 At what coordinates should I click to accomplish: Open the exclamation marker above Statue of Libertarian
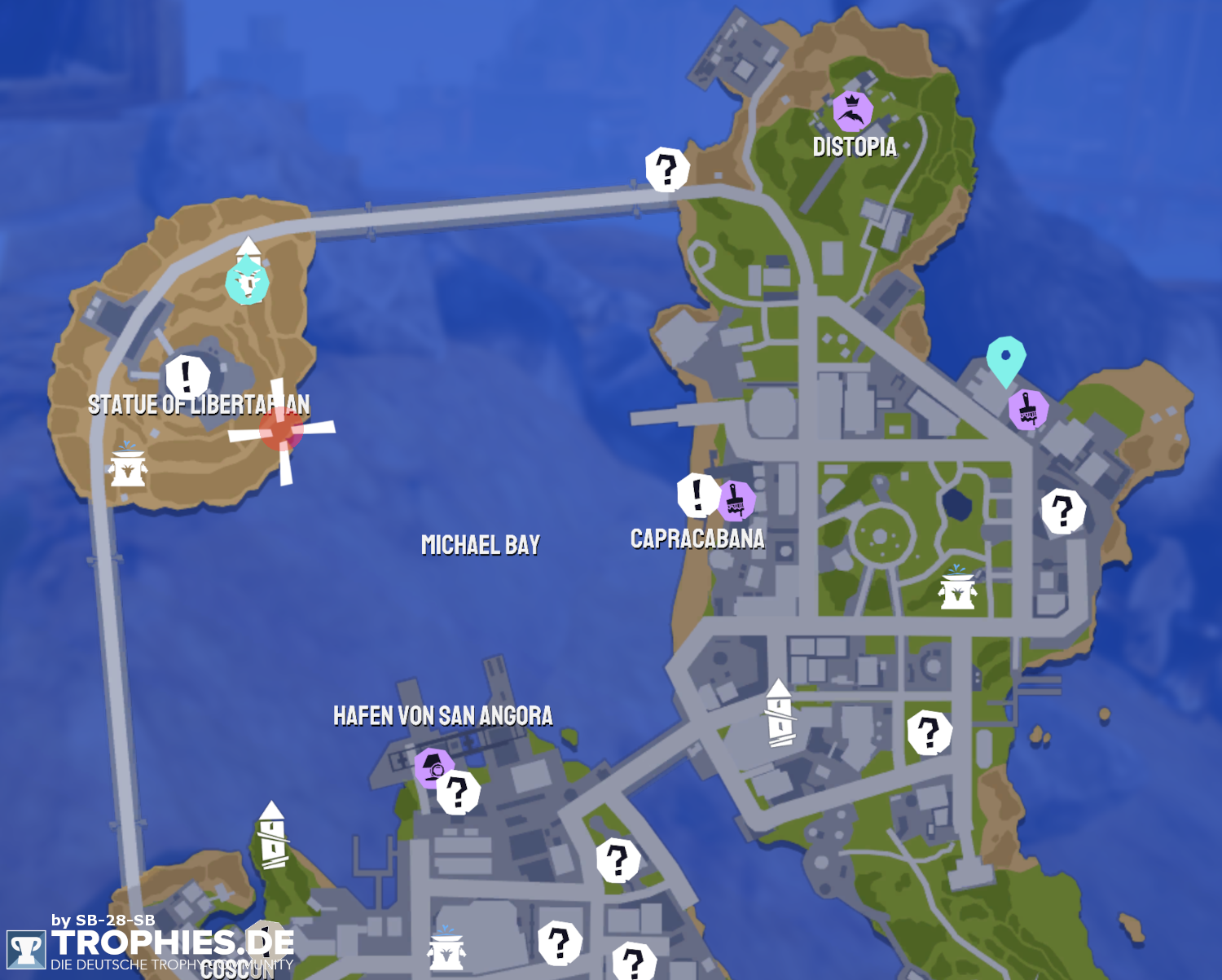click(x=188, y=376)
